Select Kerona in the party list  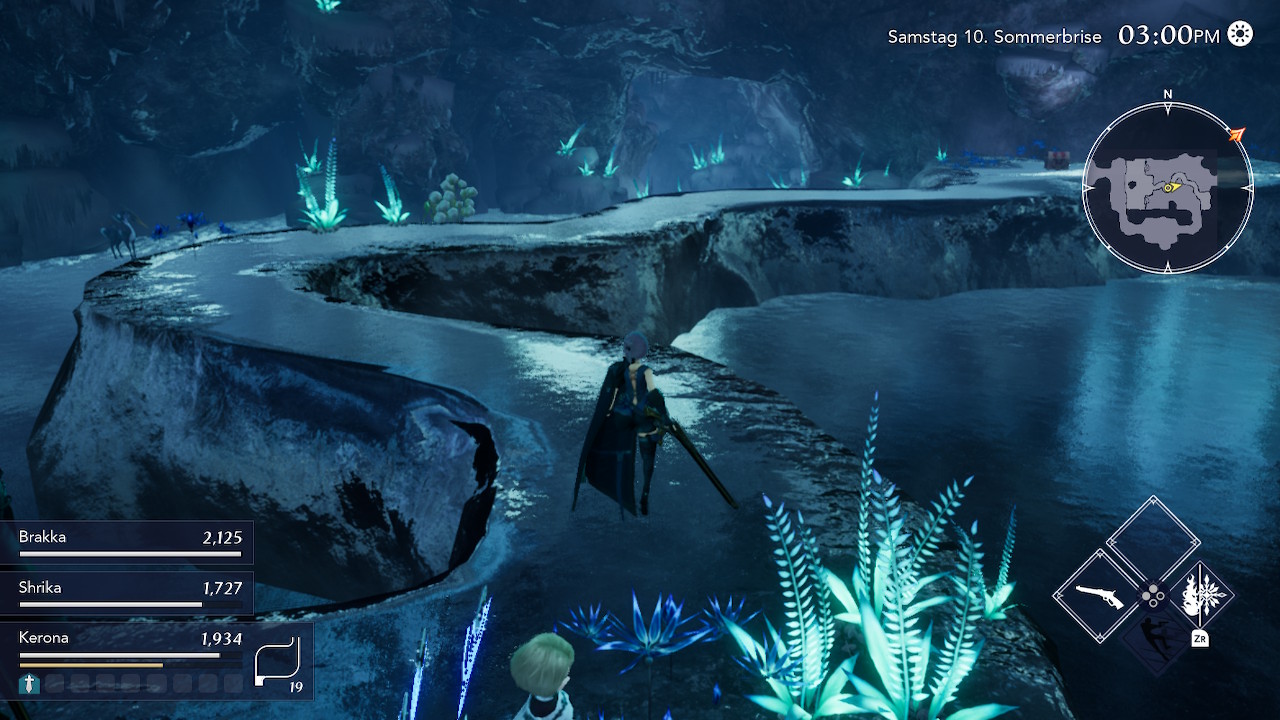point(127,643)
